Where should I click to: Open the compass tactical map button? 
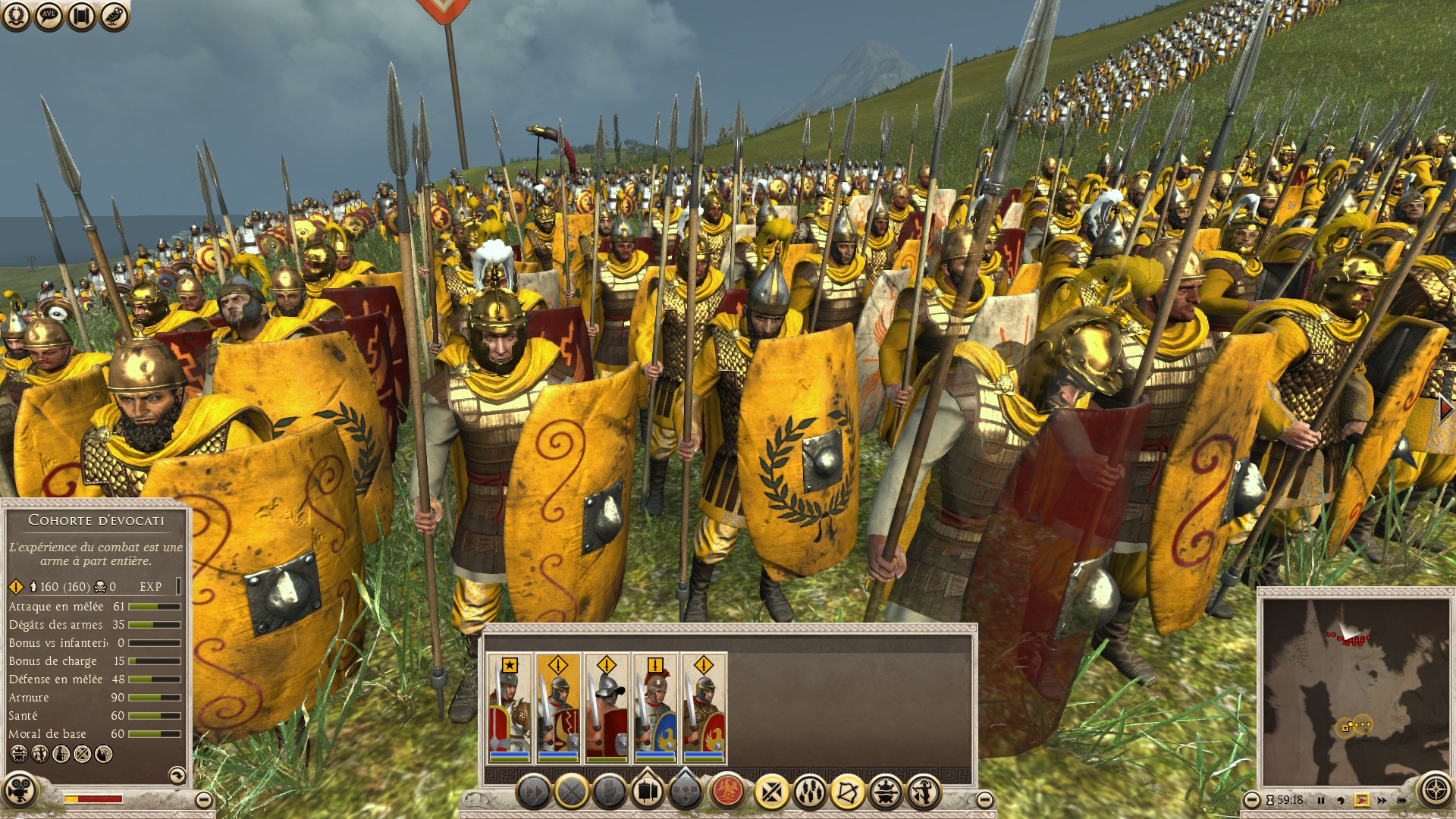pyautogui.click(x=1435, y=790)
